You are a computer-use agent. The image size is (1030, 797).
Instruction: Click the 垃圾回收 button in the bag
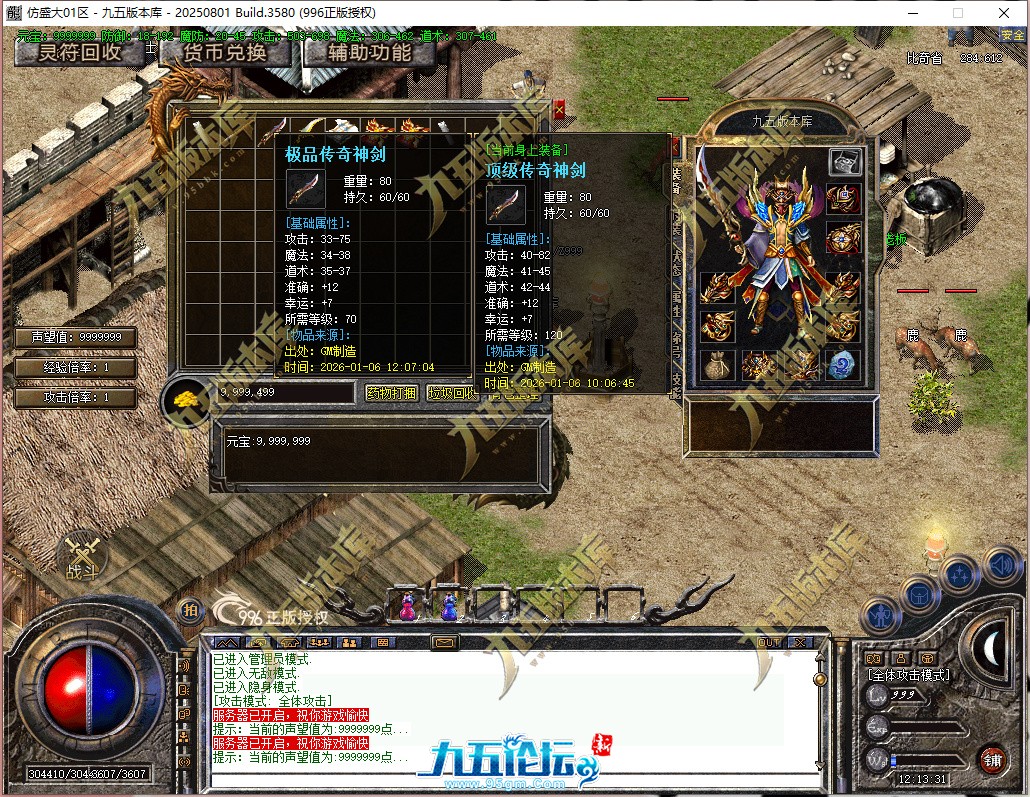point(452,393)
